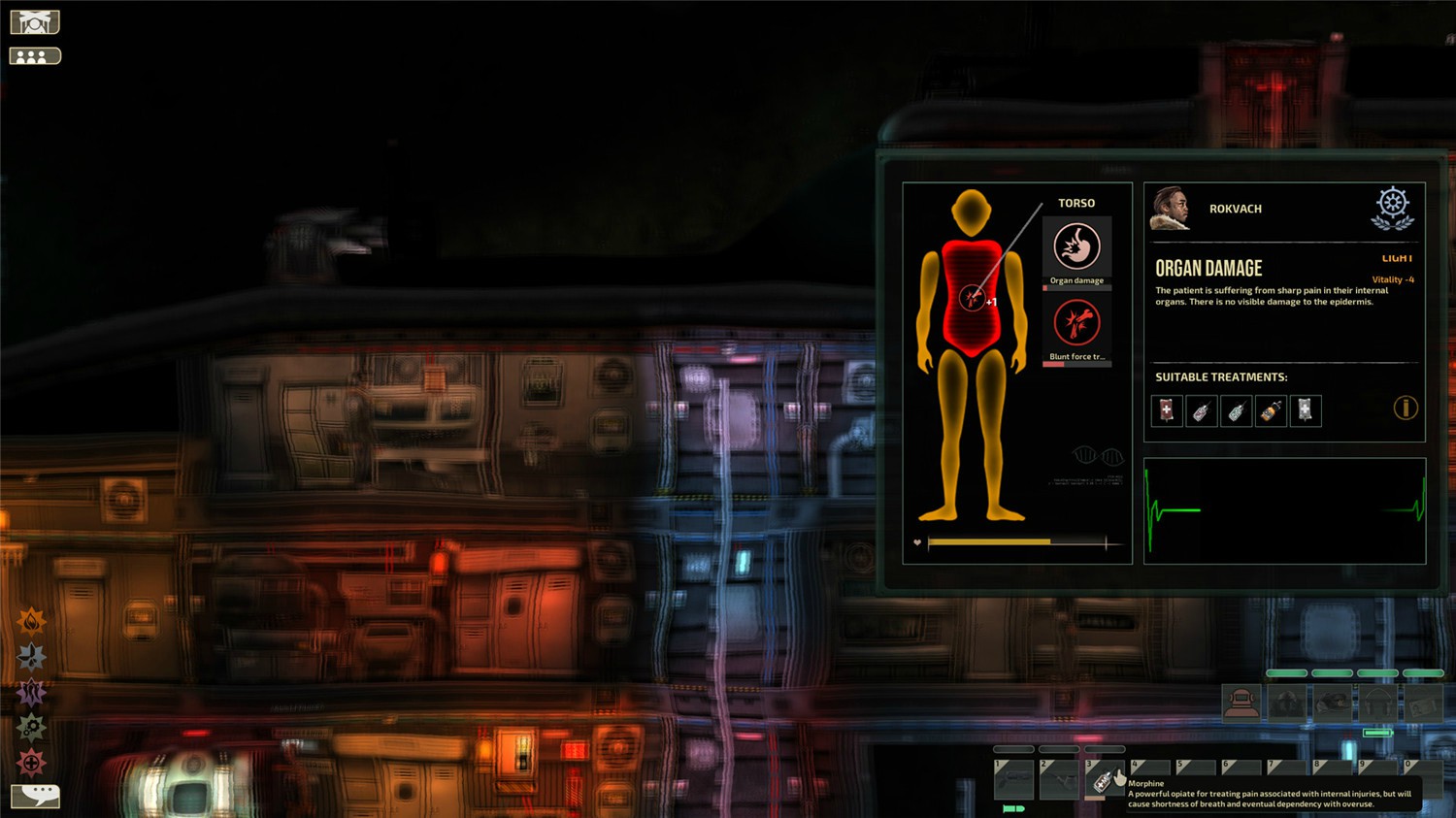The width and height of the screenshot is (1456, 818).
Task: Click the info button beside suitable treatments
Action: click(x=1405, y=409)
